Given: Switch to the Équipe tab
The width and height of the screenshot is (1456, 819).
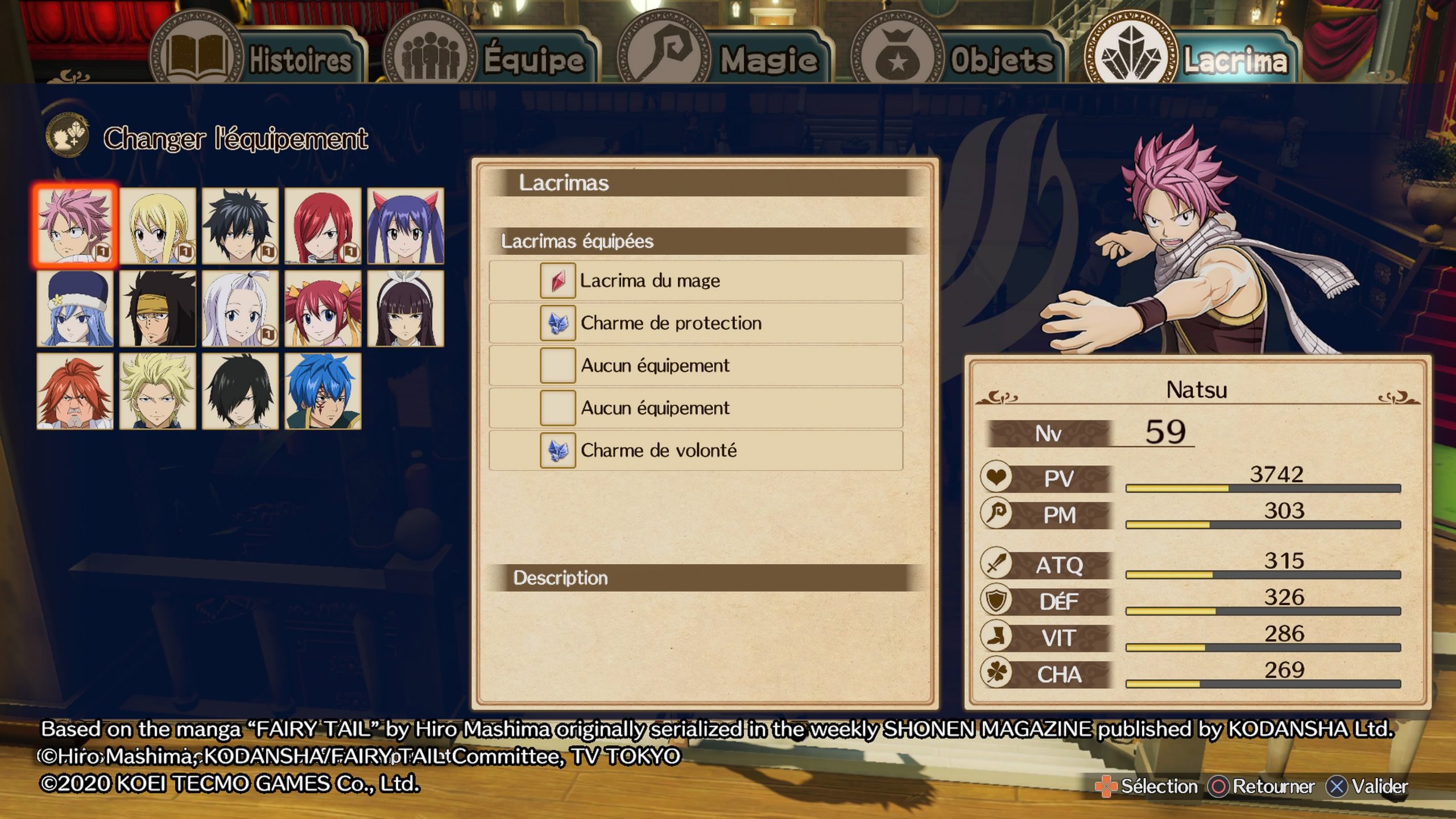Looking at the screenshot, I should [x=490, y=59].
